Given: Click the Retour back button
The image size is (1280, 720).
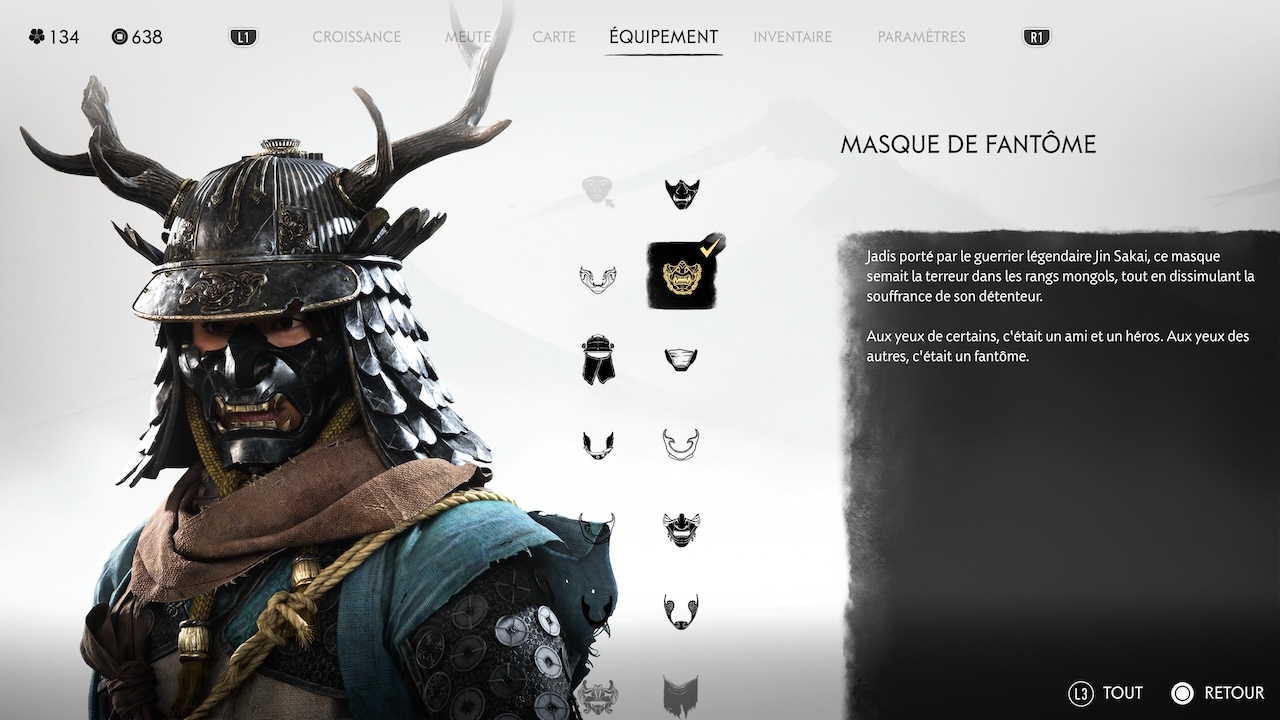Looking at the screenshot, I should pyautogui.click(x=1218, y=693).
